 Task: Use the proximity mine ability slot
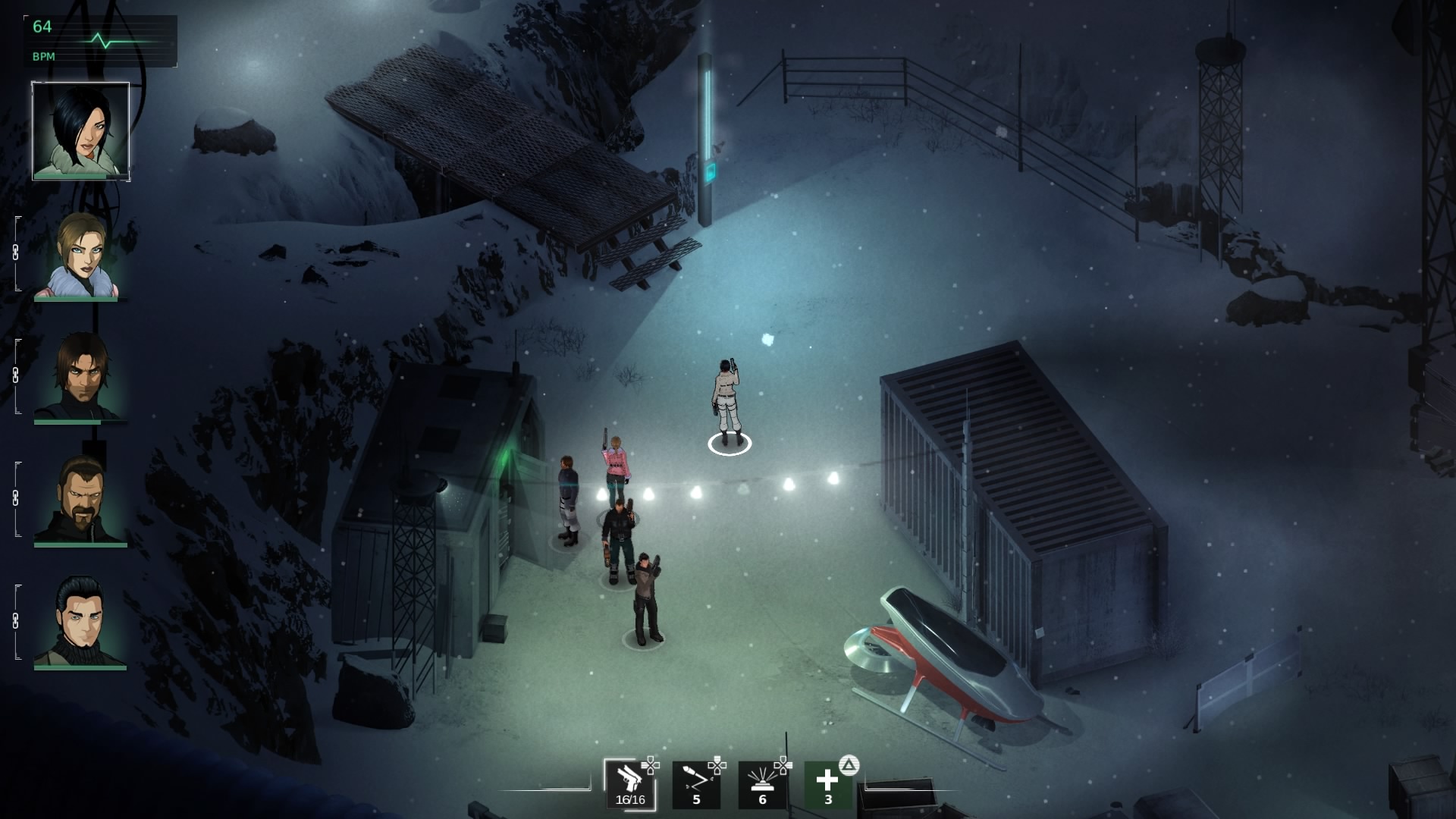point(762,784)
